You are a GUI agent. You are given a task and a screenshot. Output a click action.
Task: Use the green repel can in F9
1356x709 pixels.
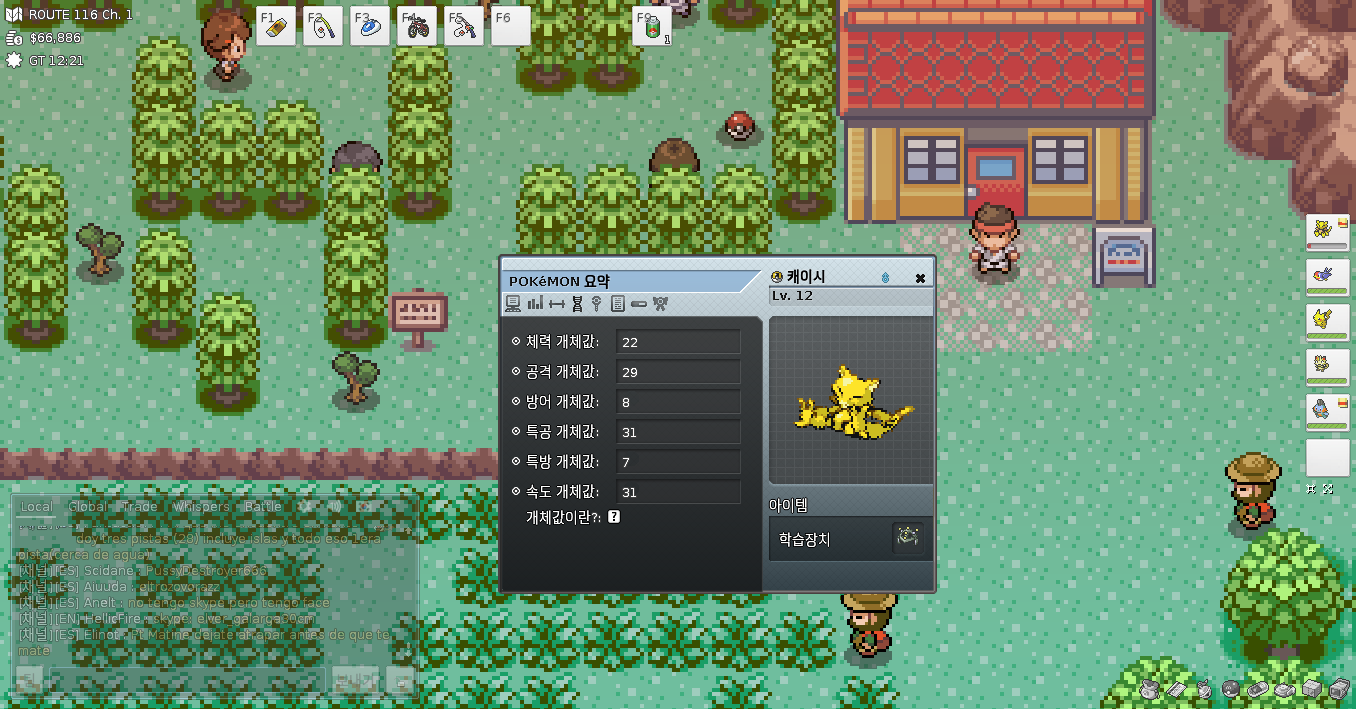tap(652, 27)
